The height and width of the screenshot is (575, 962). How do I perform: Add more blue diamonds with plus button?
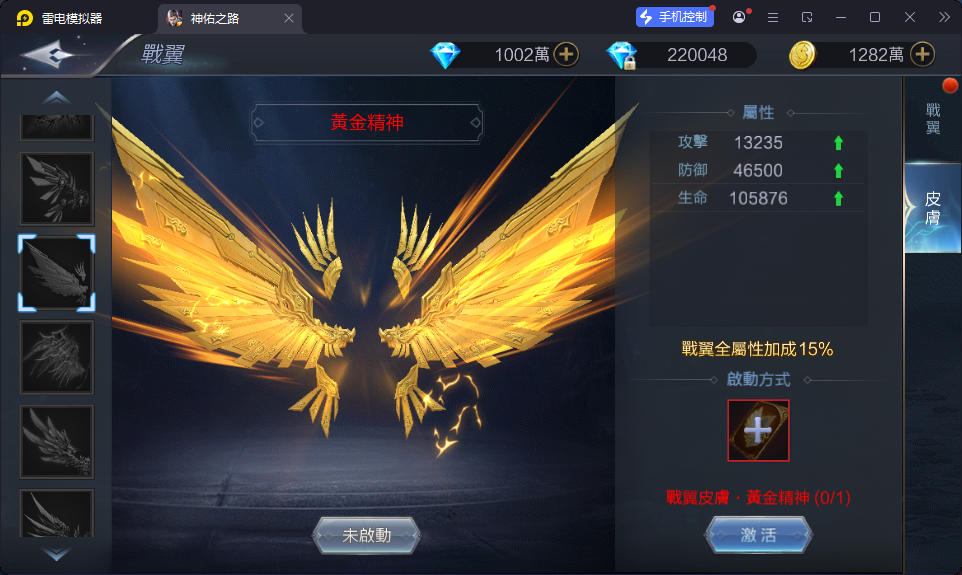[x=566, y=55]
